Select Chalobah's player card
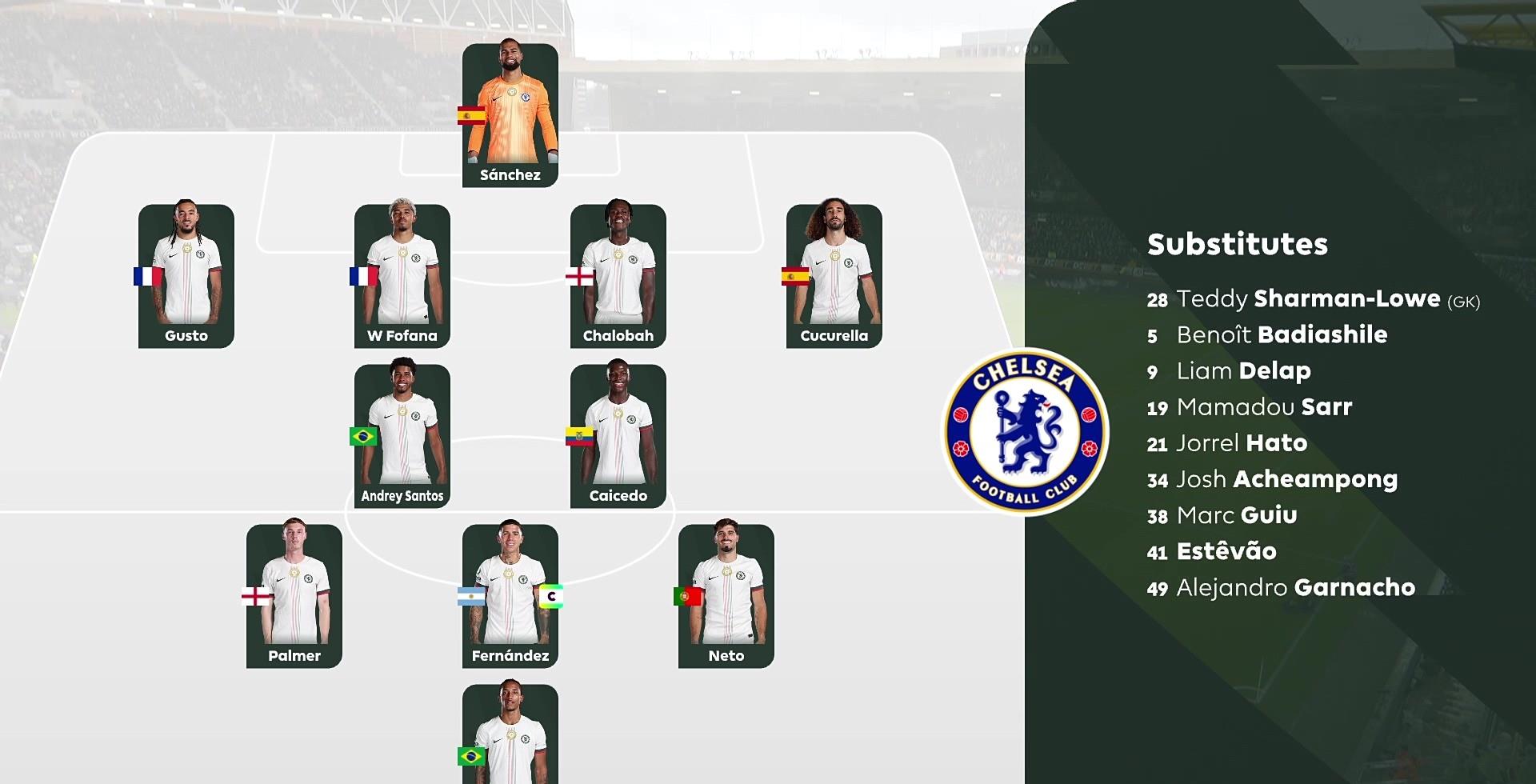The image size is (1536, 784). 618,275
